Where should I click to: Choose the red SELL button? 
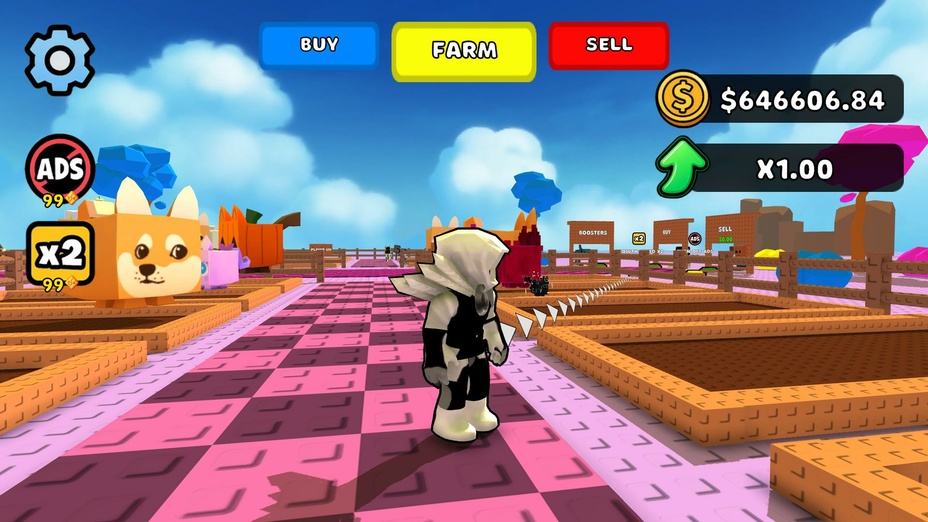[x=609, y=45]
